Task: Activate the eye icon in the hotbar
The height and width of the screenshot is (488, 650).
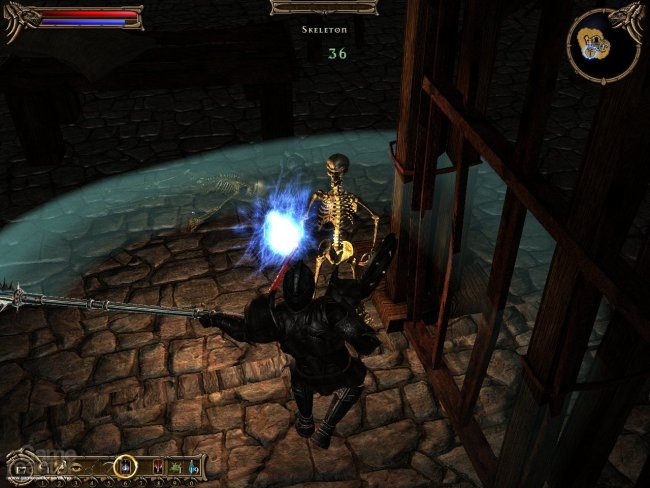Action: click(77, 466)
